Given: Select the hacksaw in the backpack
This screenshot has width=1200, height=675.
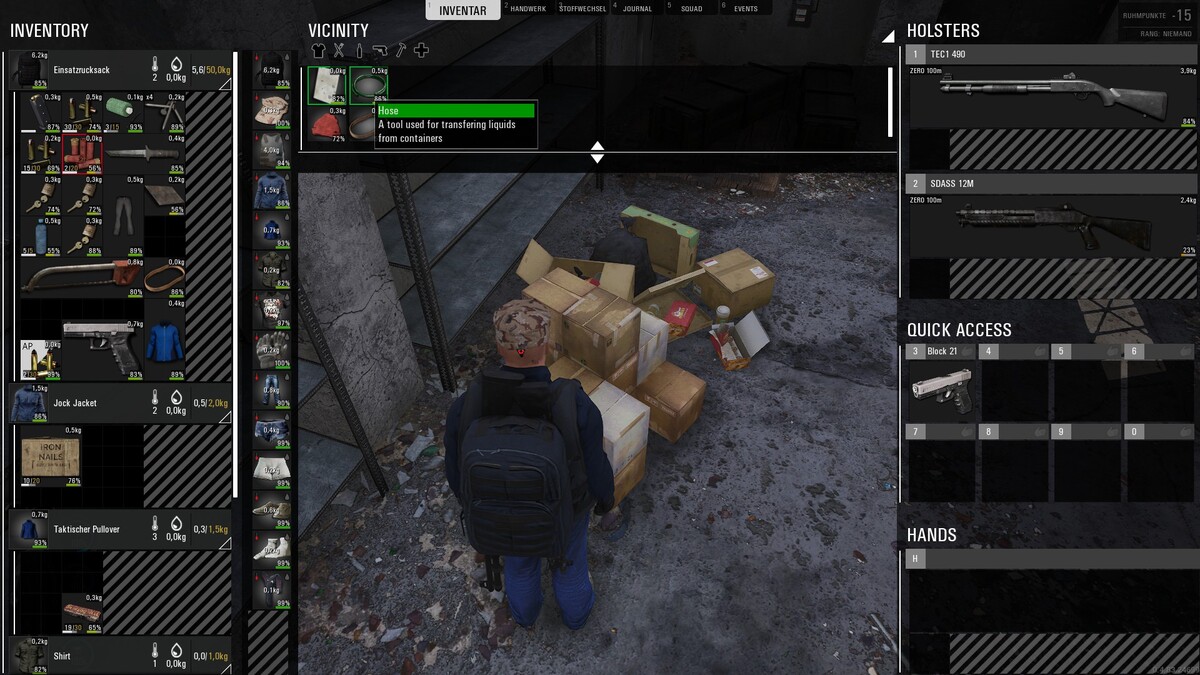Looking at the screenshot, I should click(78, 275).
